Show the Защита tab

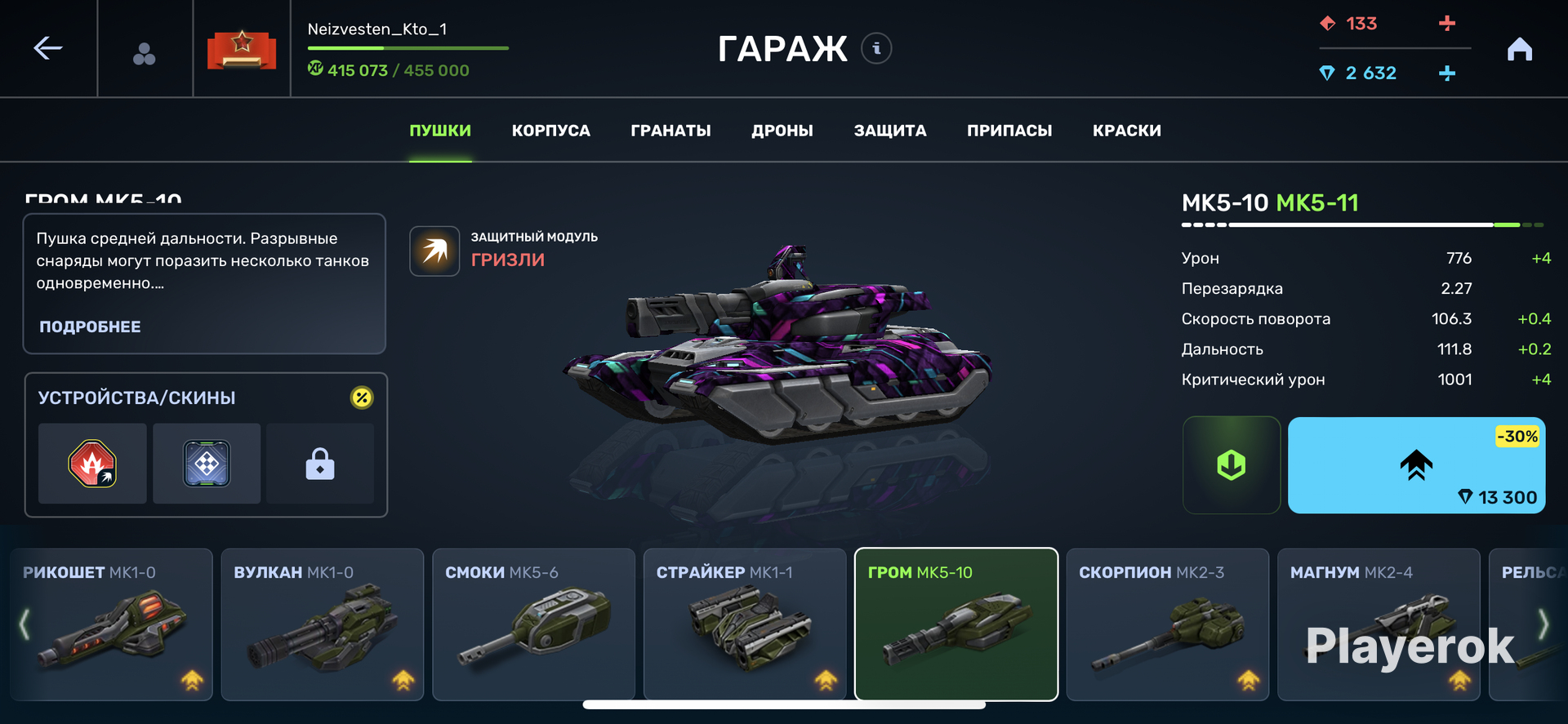889,131
